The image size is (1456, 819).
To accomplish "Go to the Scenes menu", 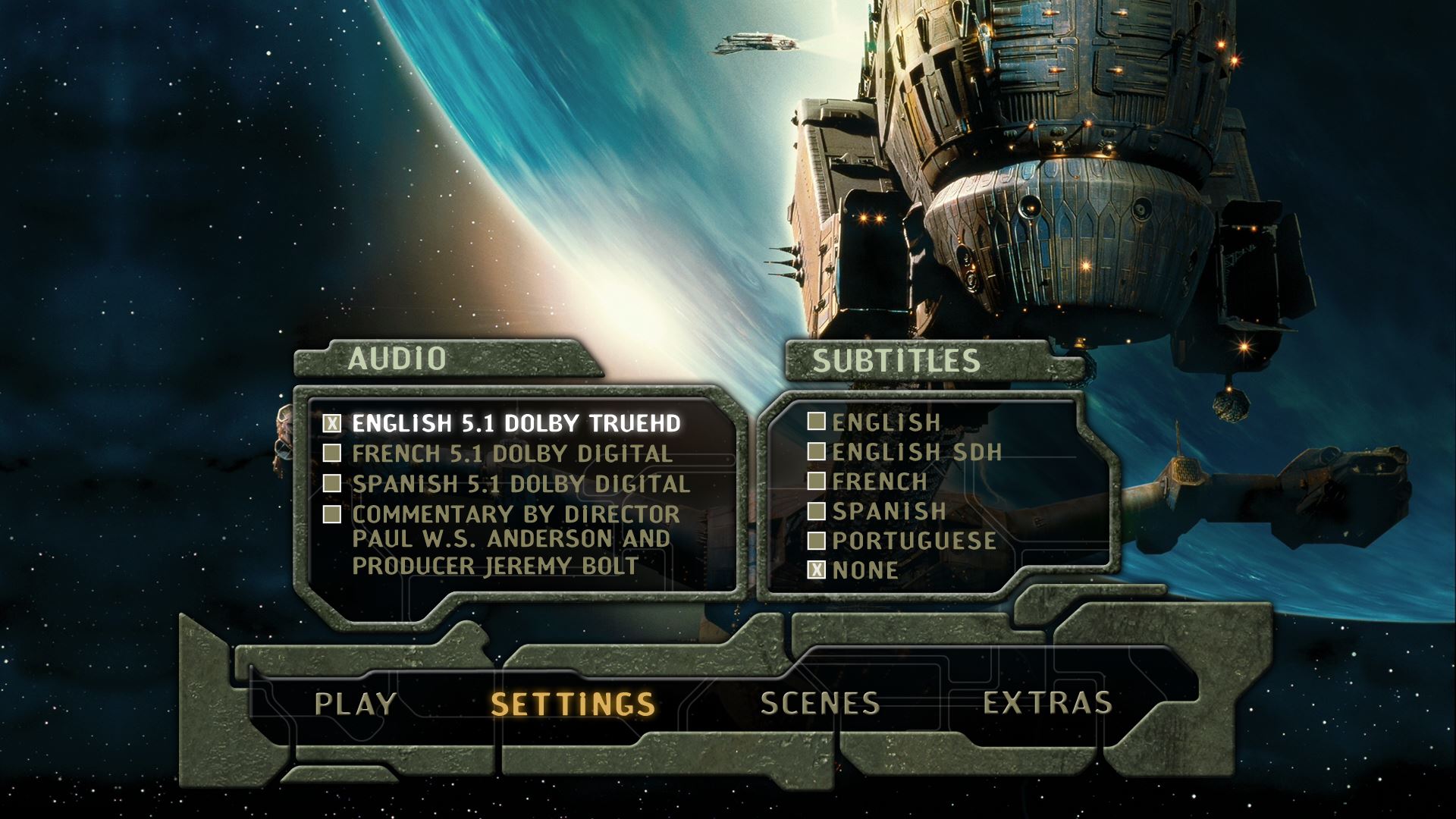I will 820,704.
